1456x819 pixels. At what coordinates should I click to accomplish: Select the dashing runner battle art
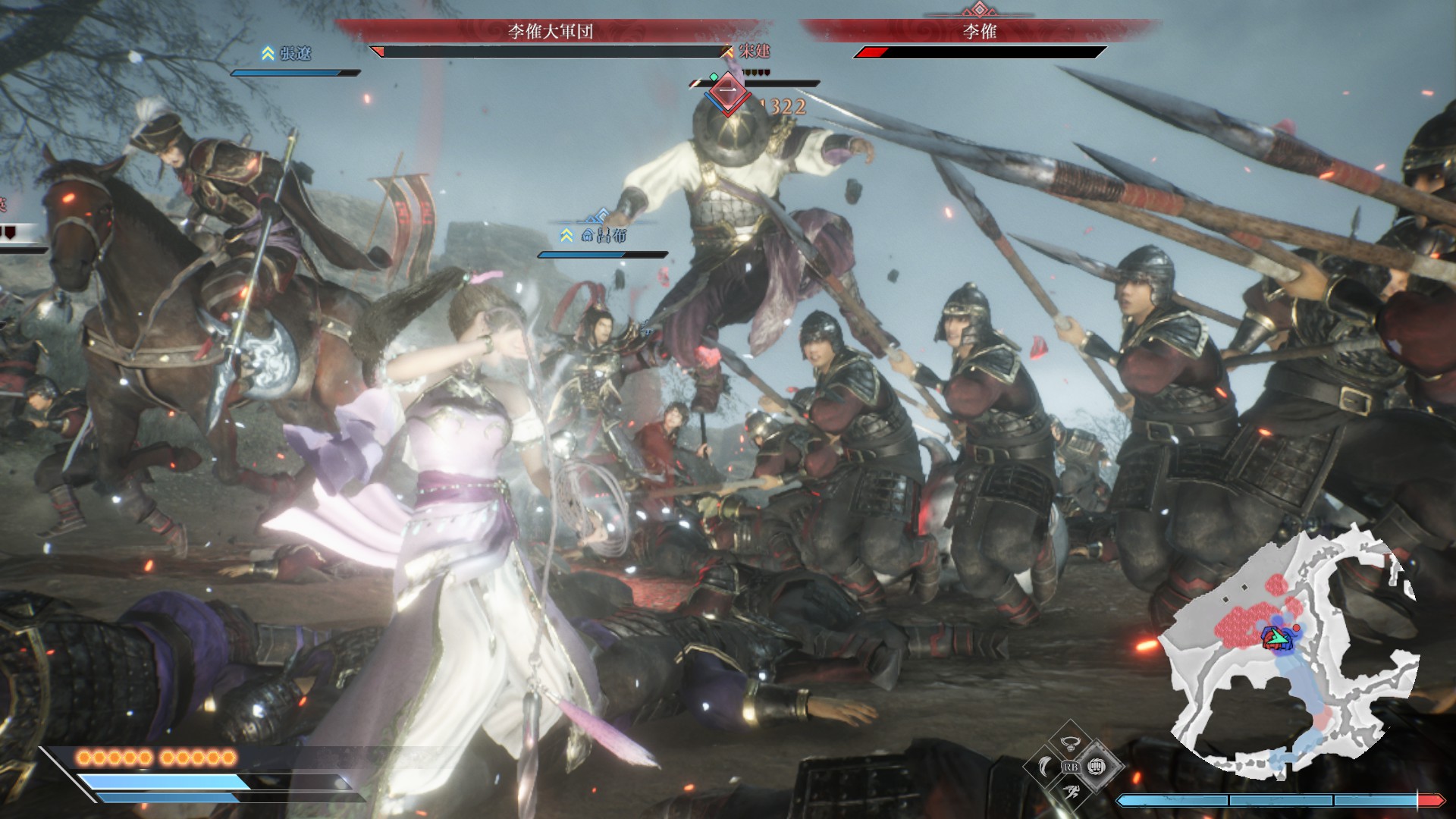(x=1070, y=792)
